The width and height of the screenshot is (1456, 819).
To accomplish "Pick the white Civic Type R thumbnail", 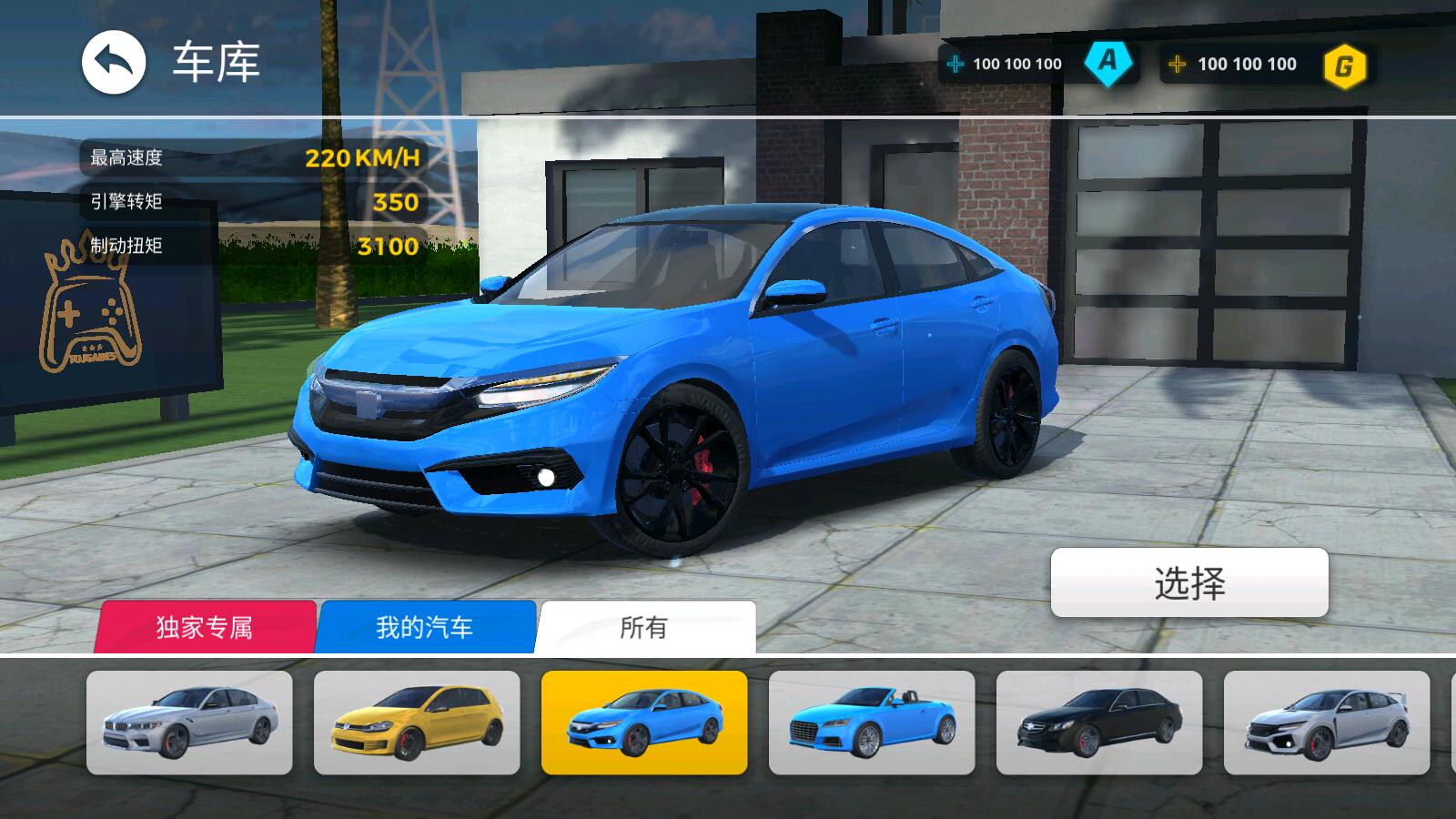I will (x=1327, y=723).
